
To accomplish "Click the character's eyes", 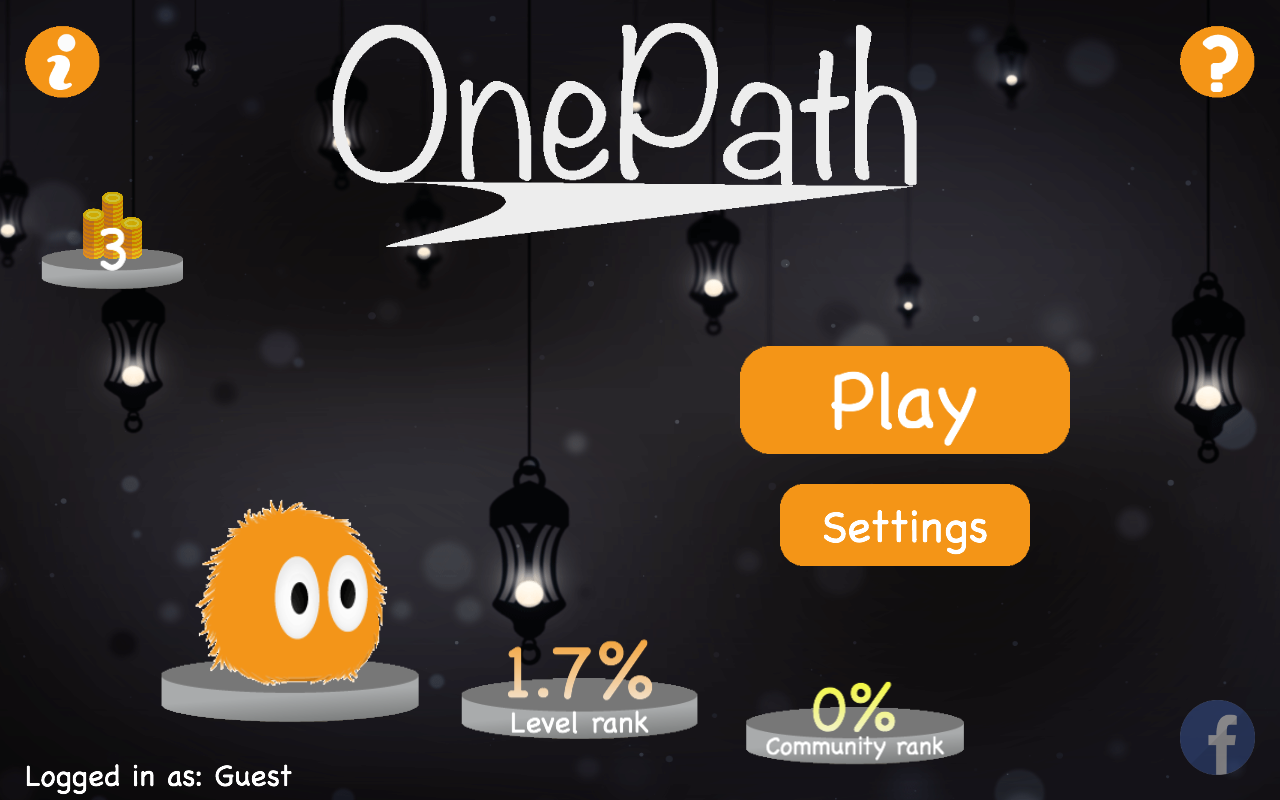I will pyautogui.click(x=322, y=590).
